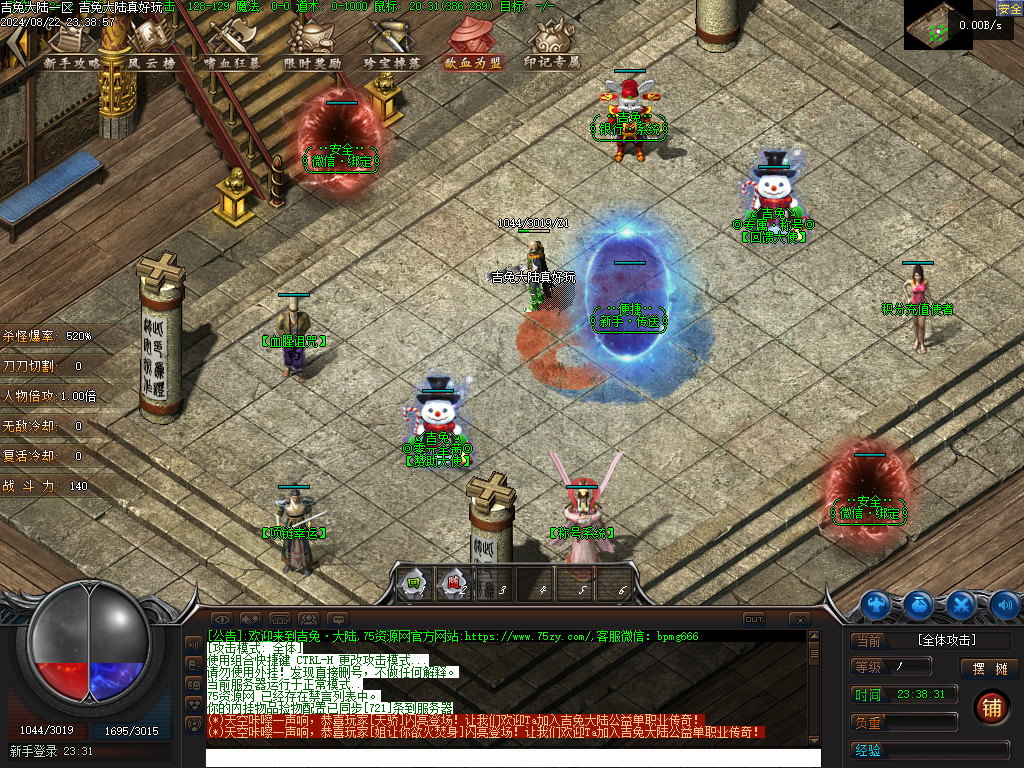This screenshot has height=768, width=1024.
Task: Use the red item in hotbar slot two
Action: [x=453, y=584]
